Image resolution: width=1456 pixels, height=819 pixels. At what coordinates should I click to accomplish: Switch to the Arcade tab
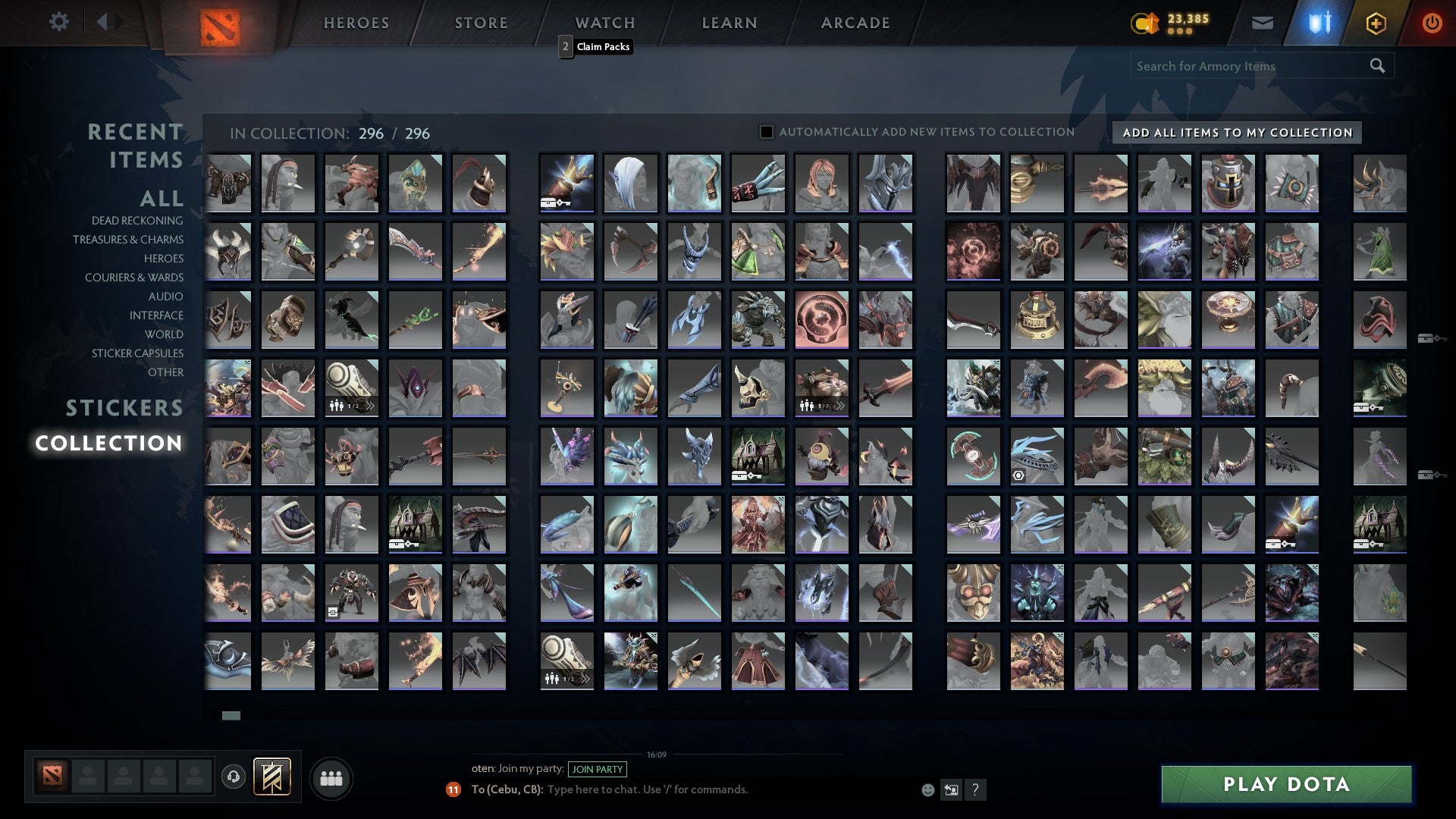(x=855, y=23)
